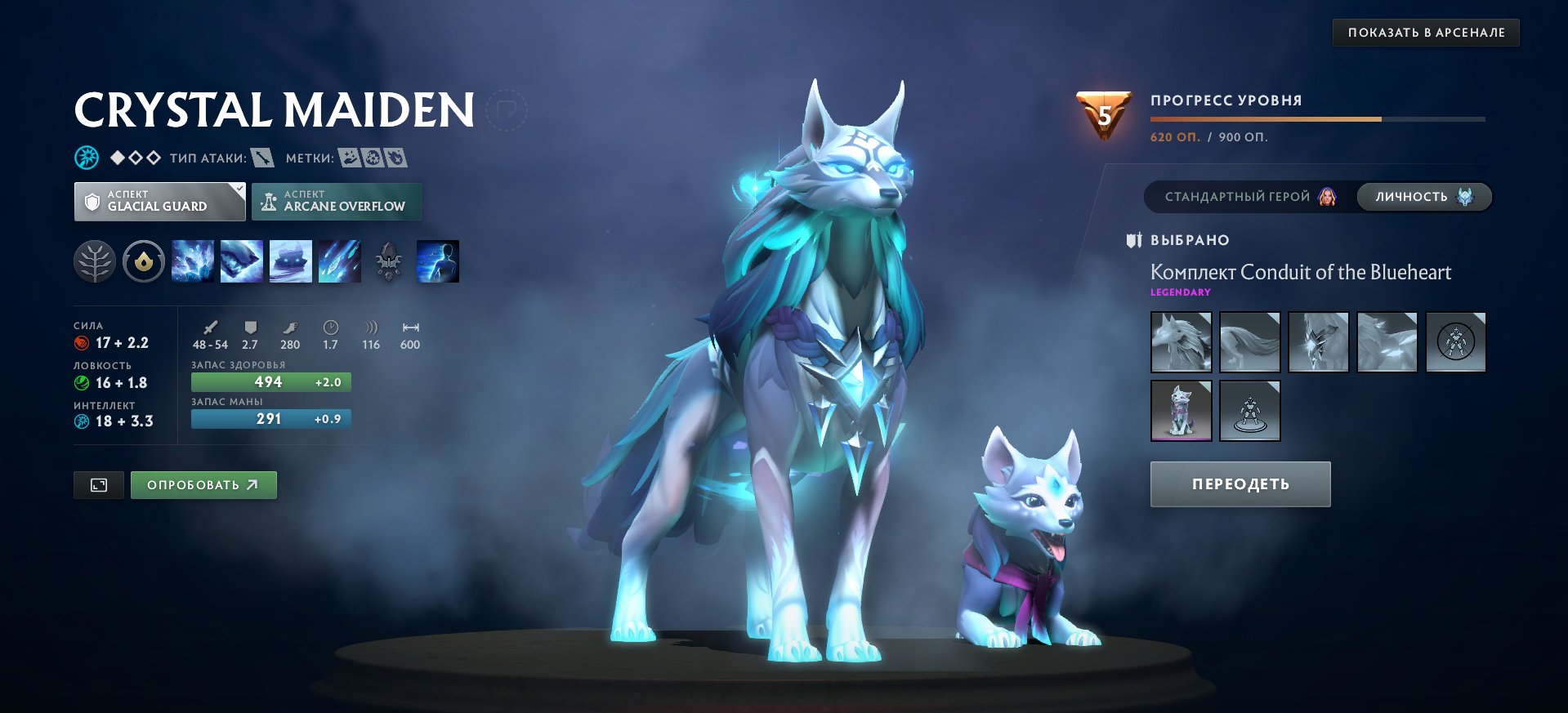Select the wolf companion item thumbnail
This screenshot has width=1568, height=713.
1181,410
